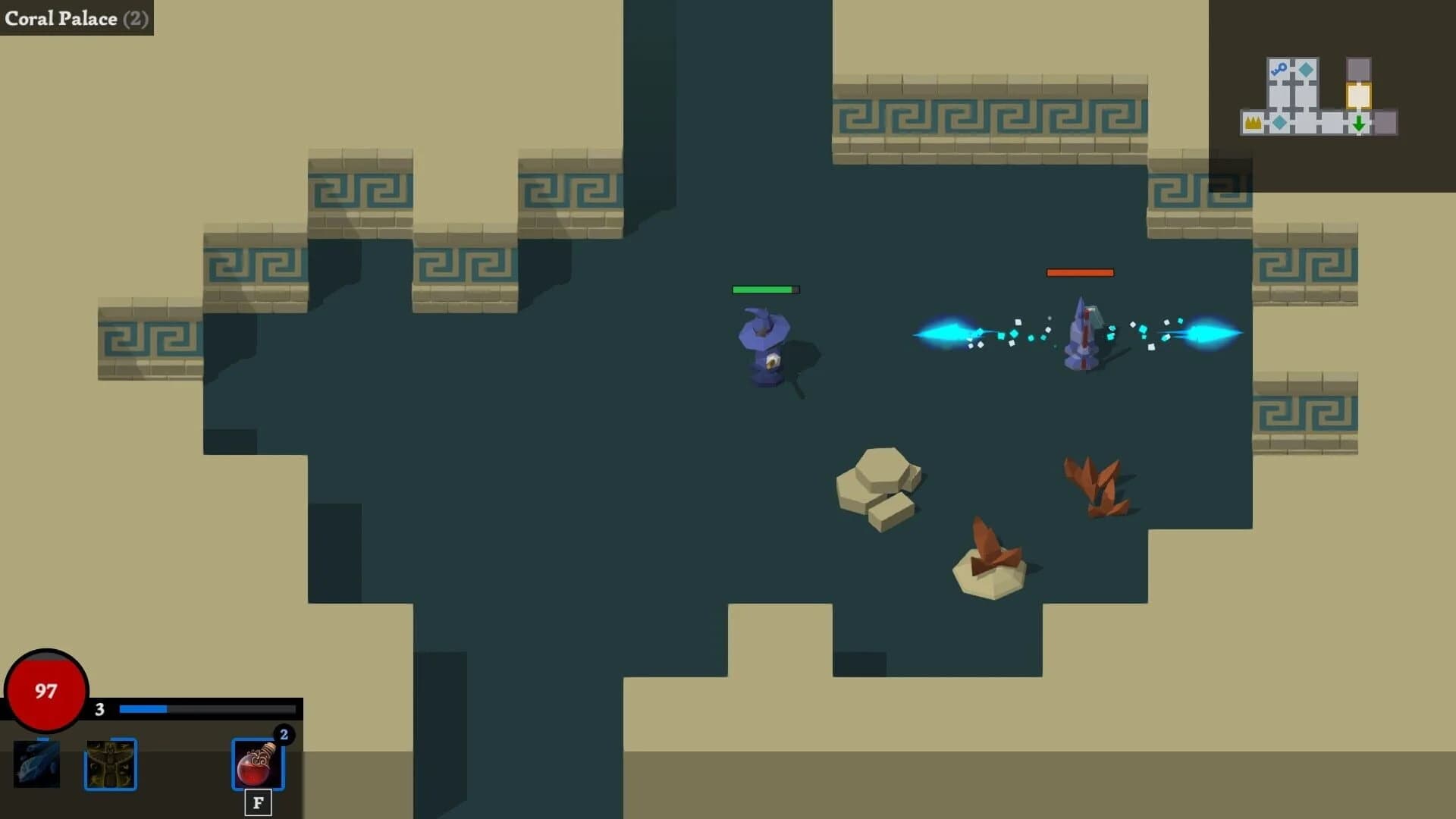The image size is (1456, 819).
Task: Click the upper diamond marker on the minimap
Action: tap(1306, 70)
